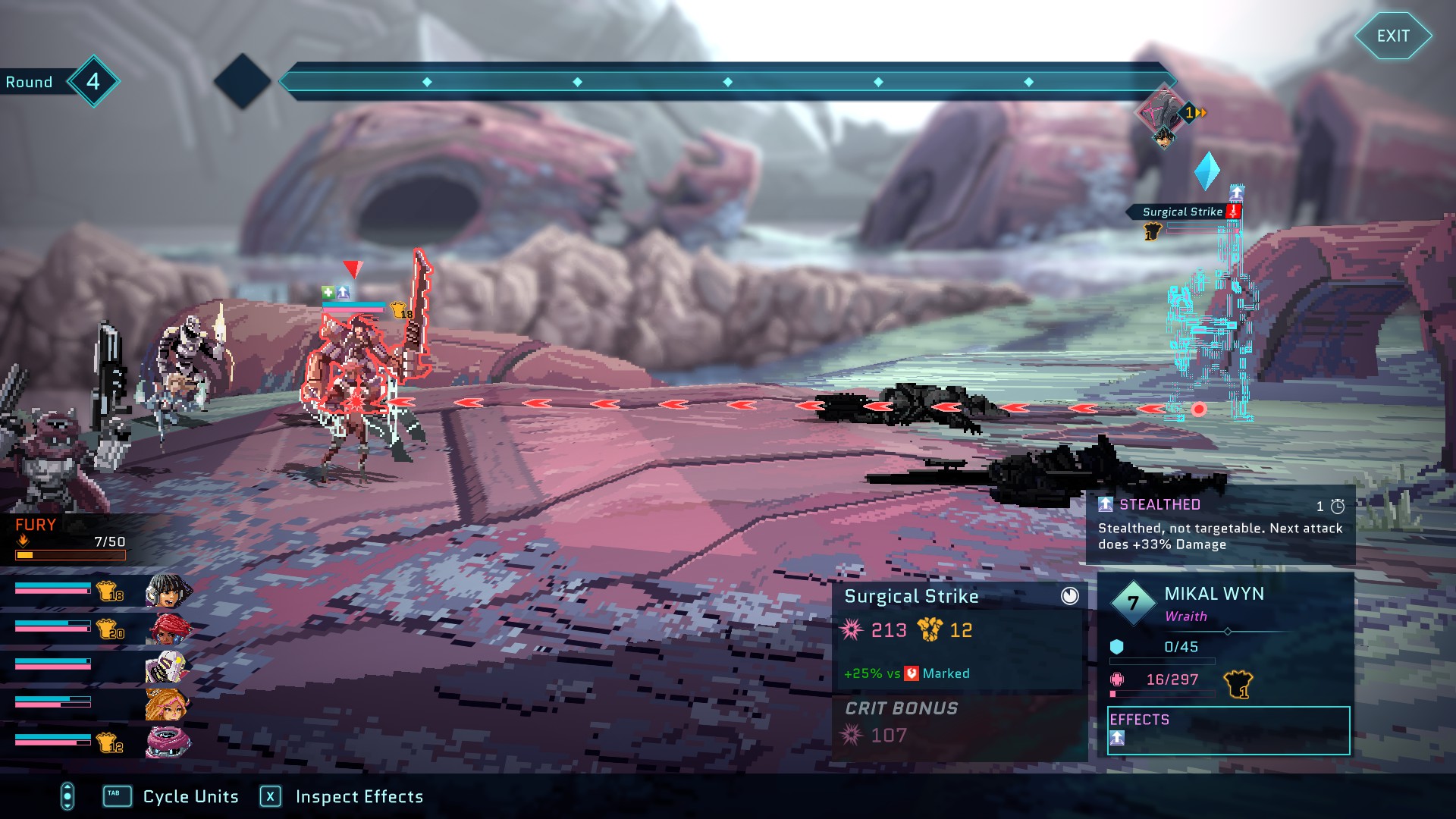
Task: Click the Cycle Units label
Action: 190,796
